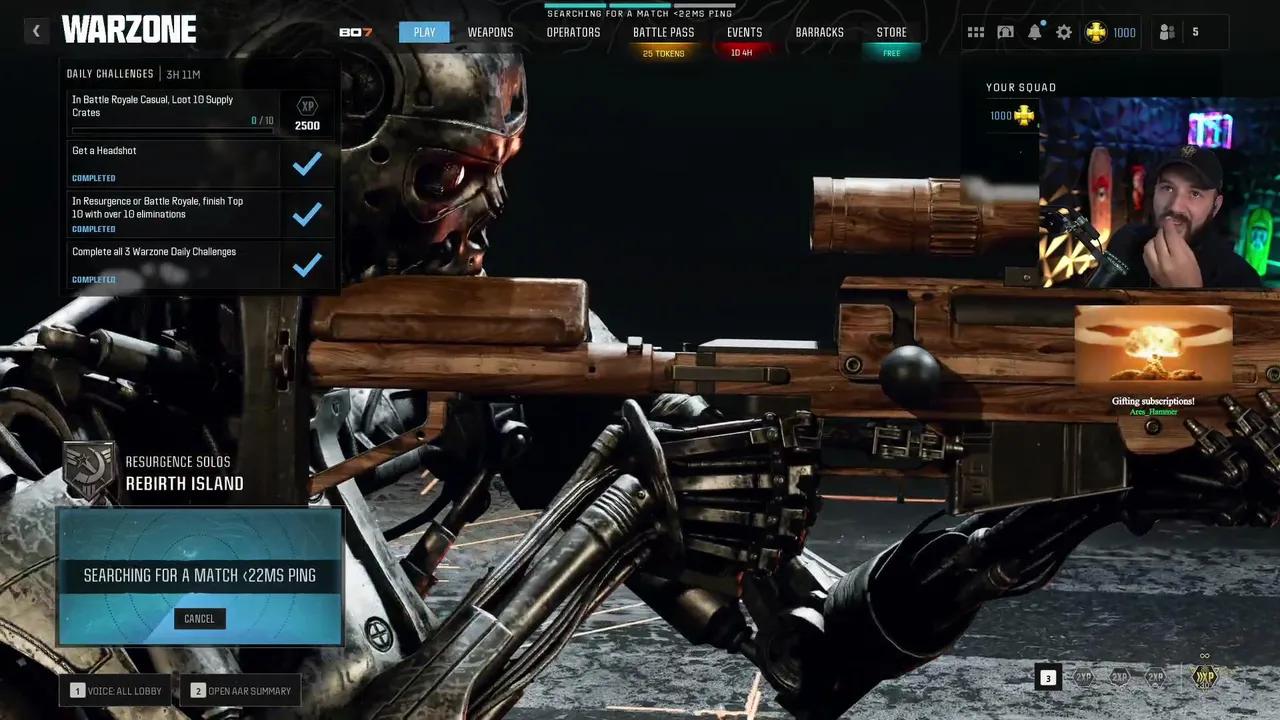Open the headset channels icon
Image resolution: width=1280 pixels, height=720 pixels.
[1005, 32]
